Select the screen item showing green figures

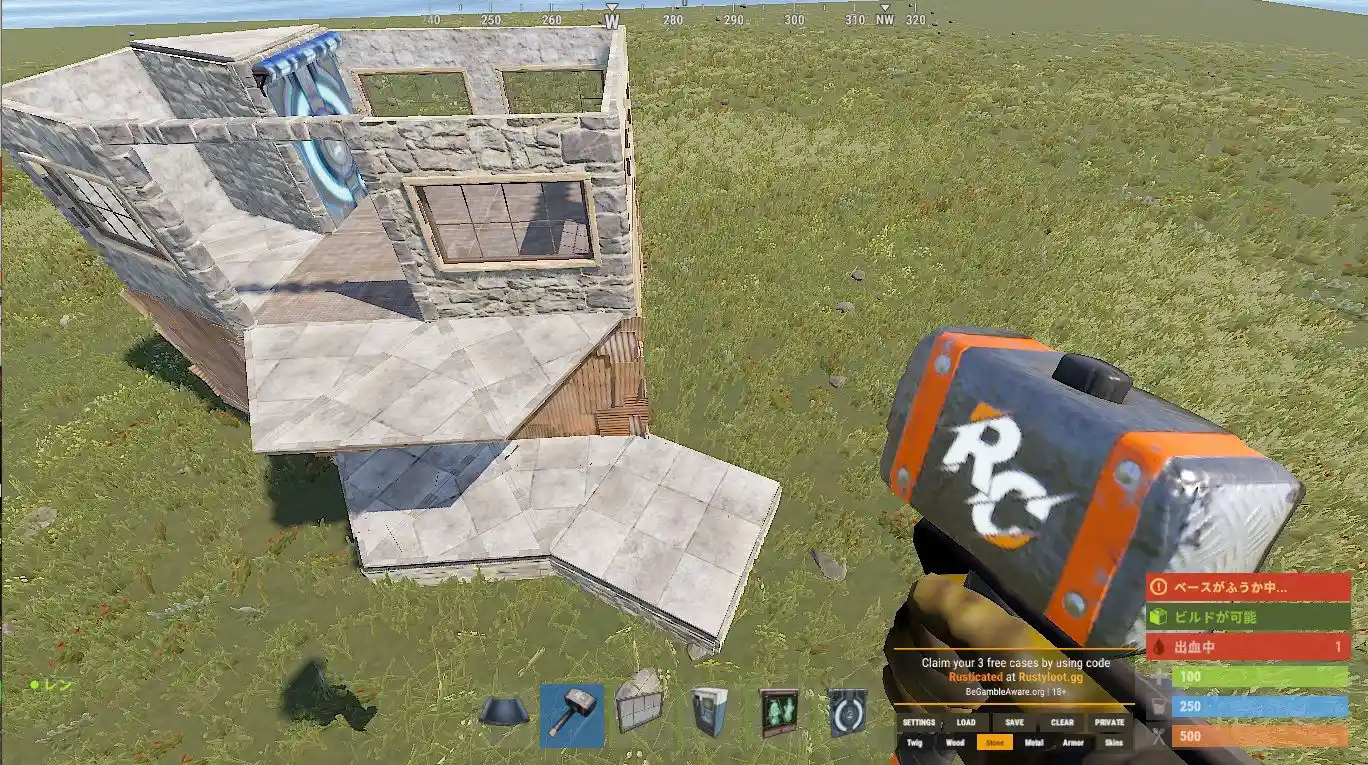778,712
